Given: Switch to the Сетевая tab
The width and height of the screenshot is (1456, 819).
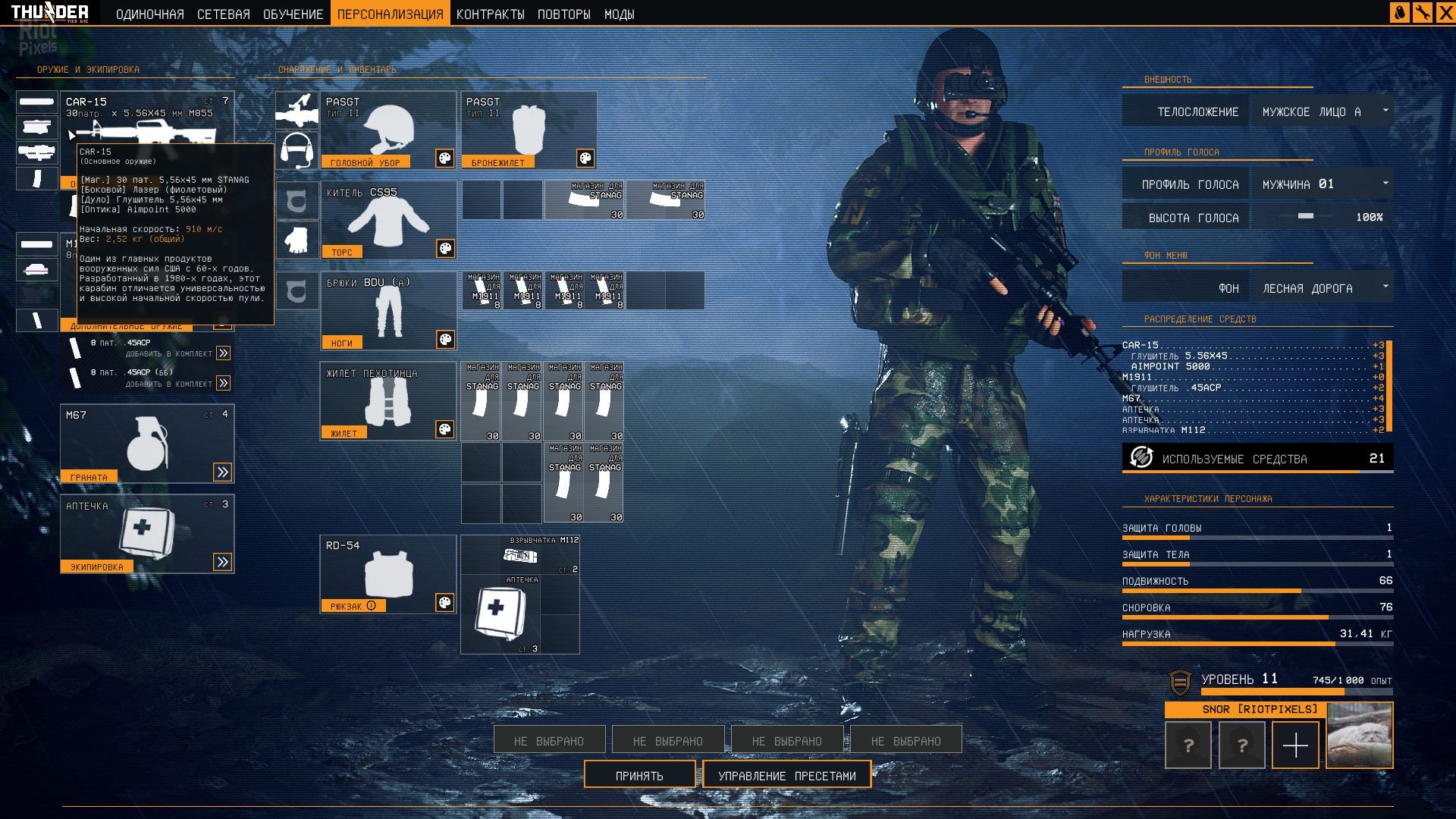Looking at the screenshot, I should [223, 14].
